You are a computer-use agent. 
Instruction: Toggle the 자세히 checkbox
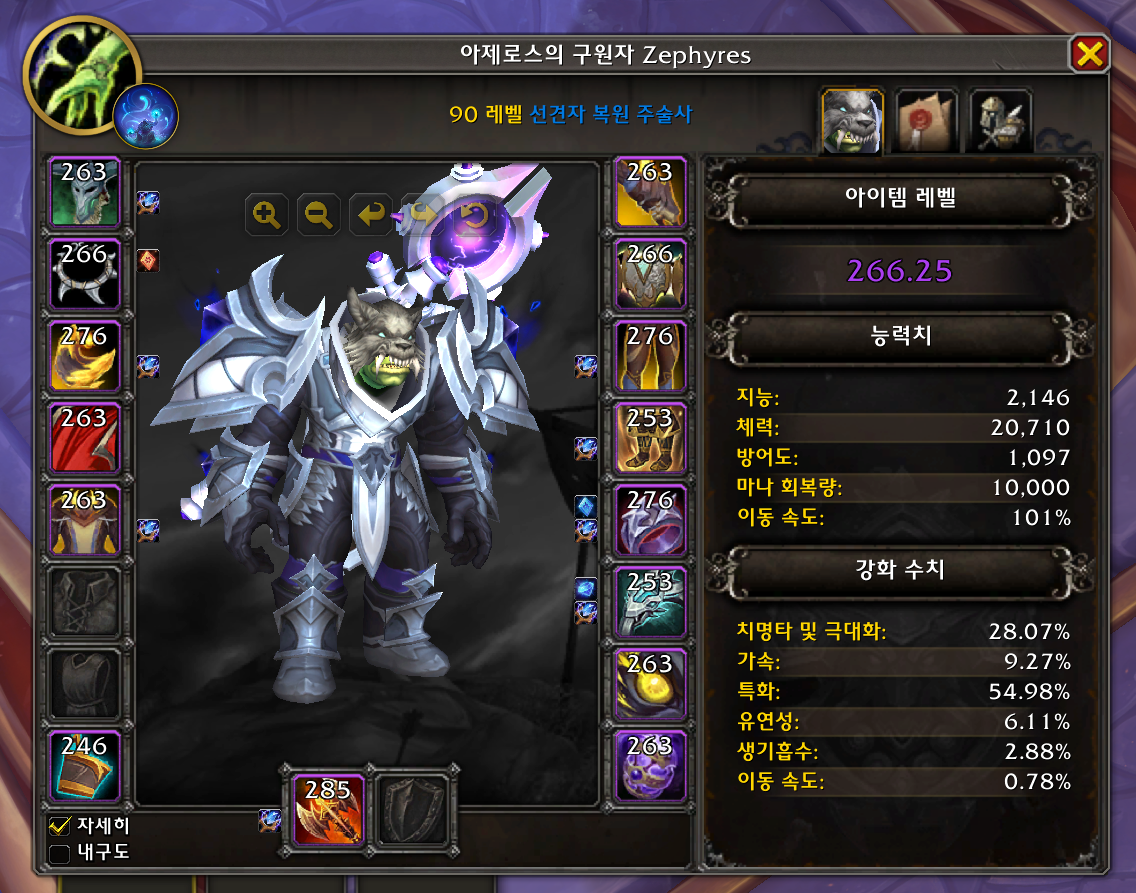click(60, 827)
